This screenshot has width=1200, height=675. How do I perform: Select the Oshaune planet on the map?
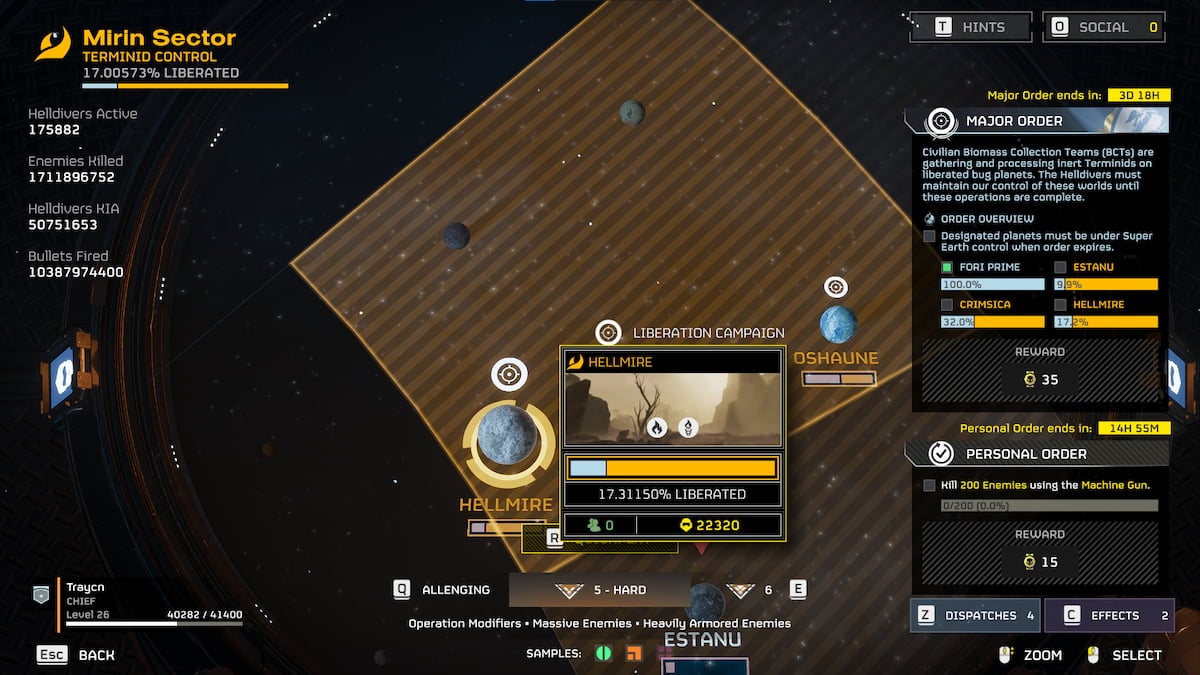[x=838, y=325]
